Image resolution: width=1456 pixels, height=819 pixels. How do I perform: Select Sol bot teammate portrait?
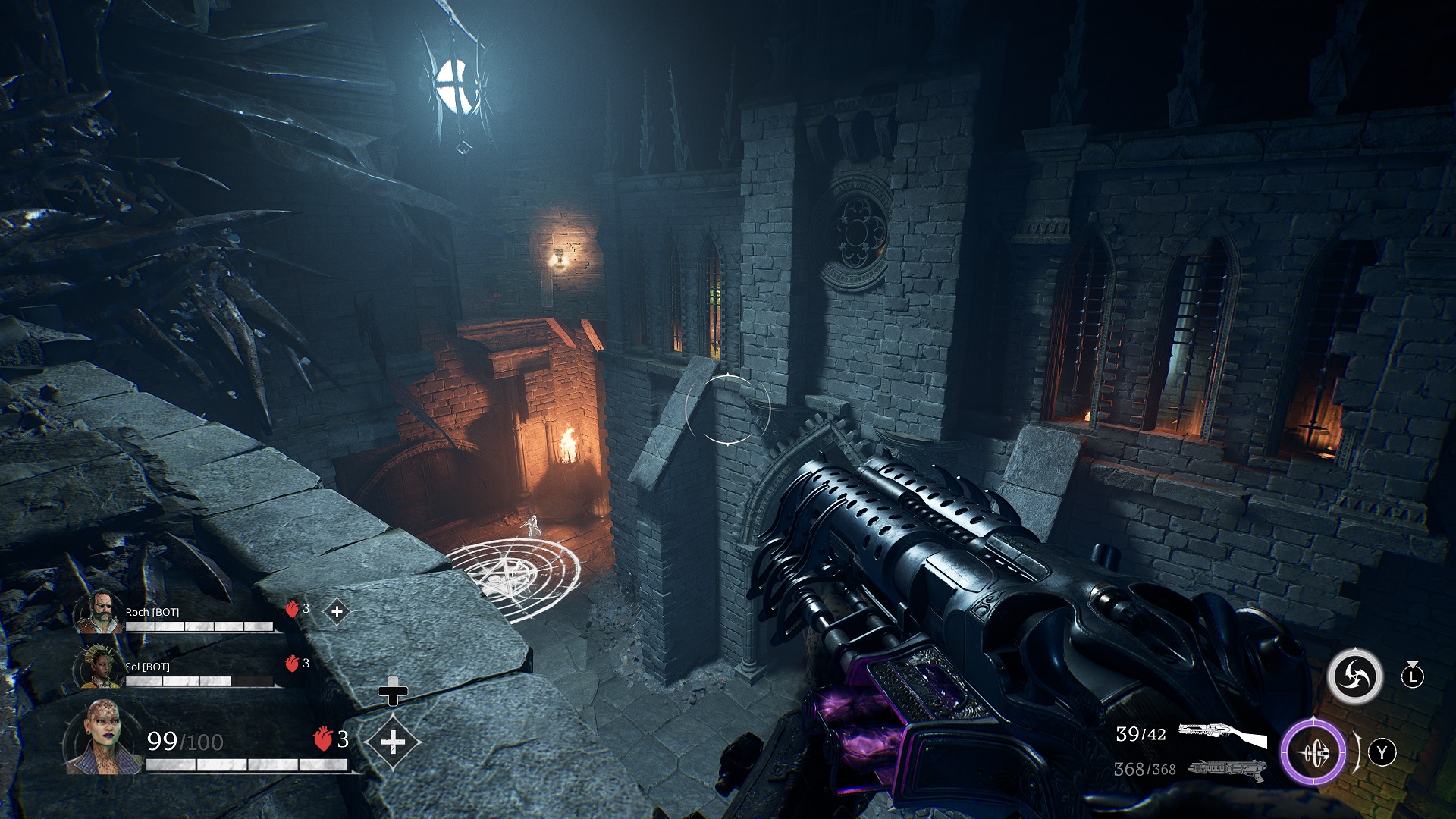98,667
